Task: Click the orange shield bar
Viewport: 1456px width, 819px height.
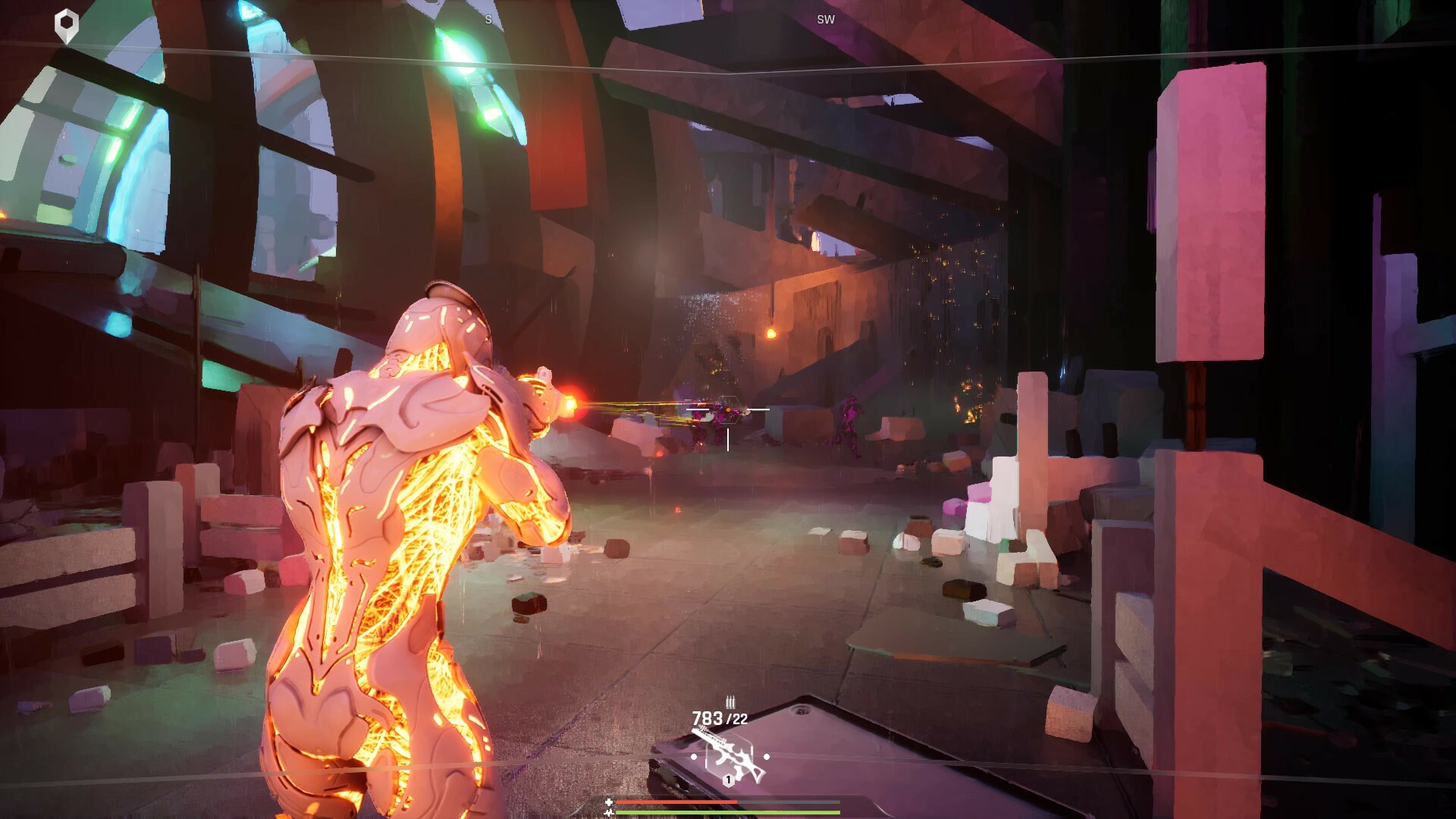Action: (x=676, y=802)
